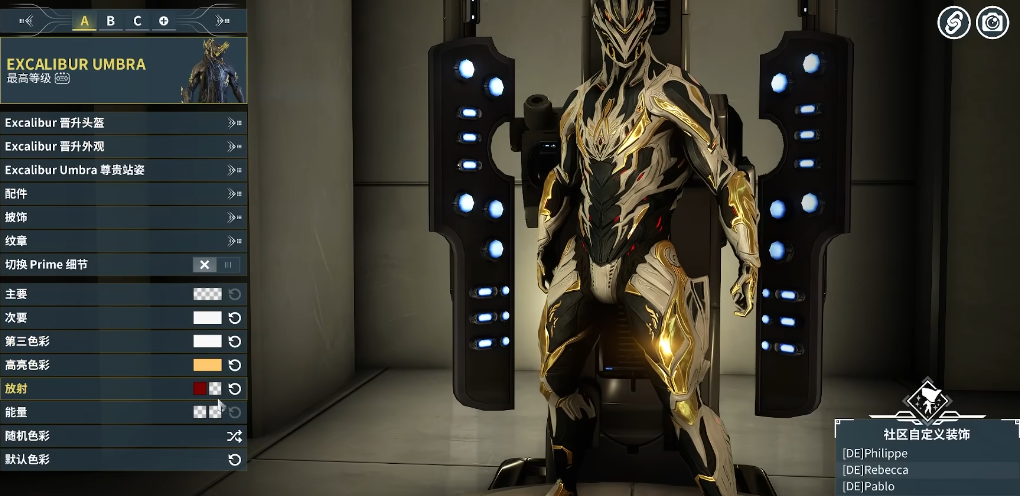The width and height of the screenshot is (1020, 496).
Task: Open the Excalibur 晋升外观 skin menu
Action: pyautogui.click(x=123, y=146)
